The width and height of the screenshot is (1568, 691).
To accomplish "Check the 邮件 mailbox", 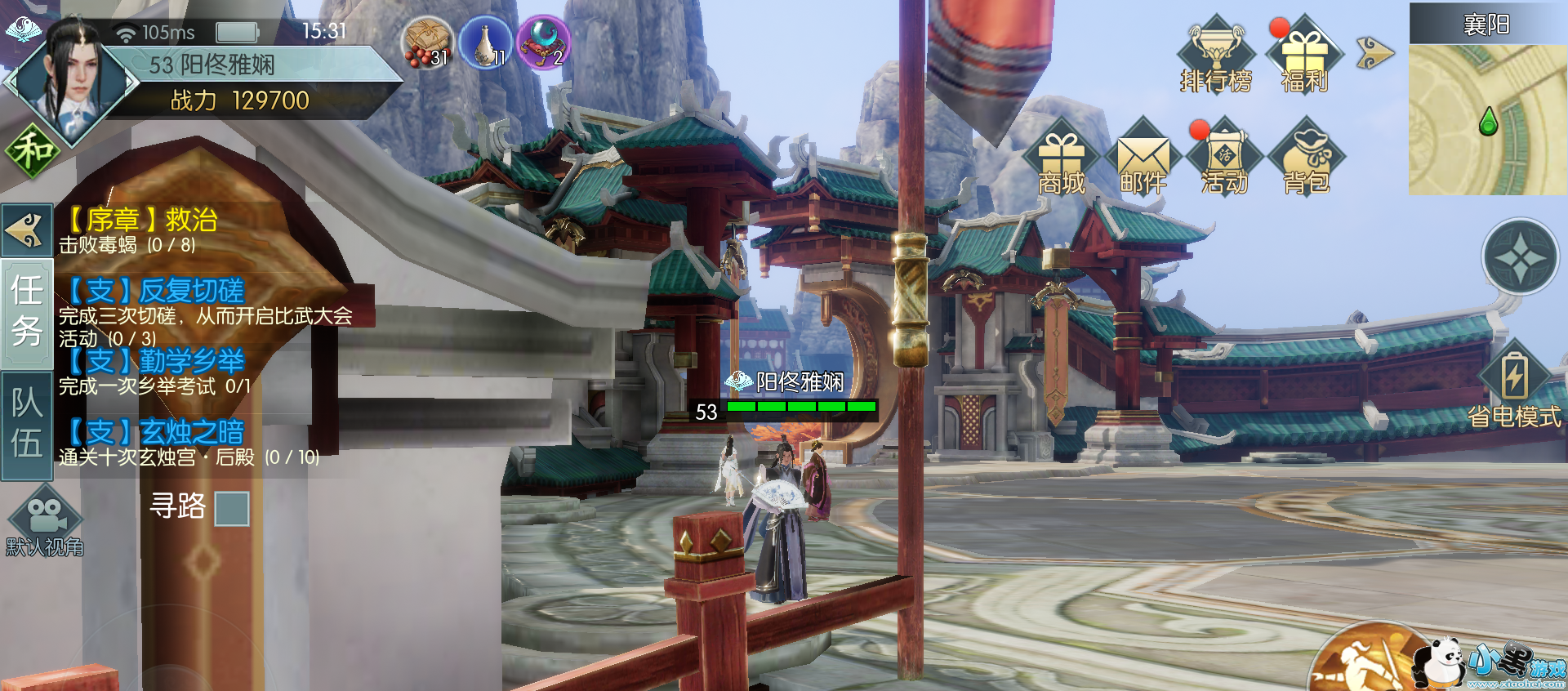I will point(1143,159).
